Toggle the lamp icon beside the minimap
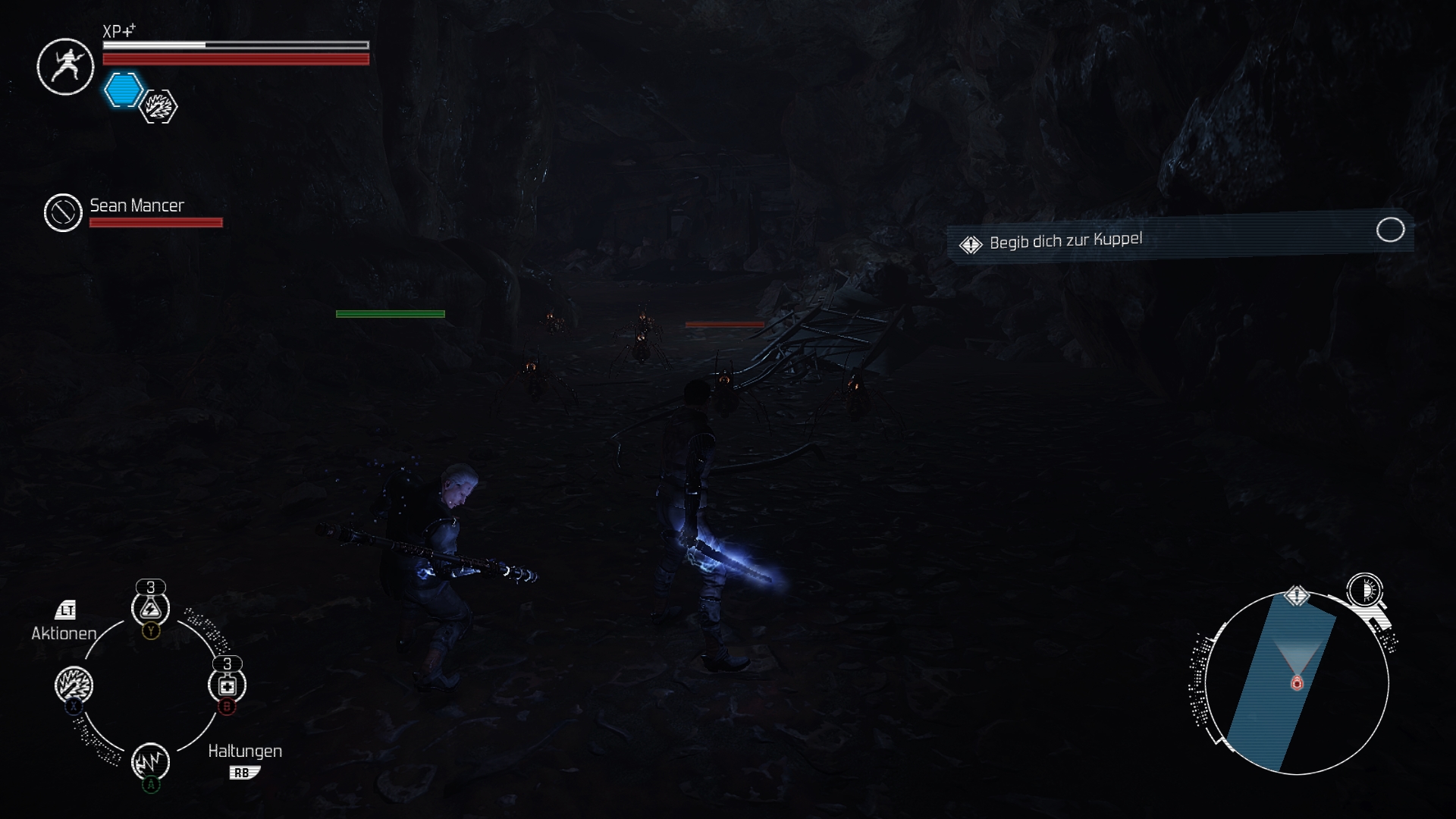 click(x=1366, y=590)
